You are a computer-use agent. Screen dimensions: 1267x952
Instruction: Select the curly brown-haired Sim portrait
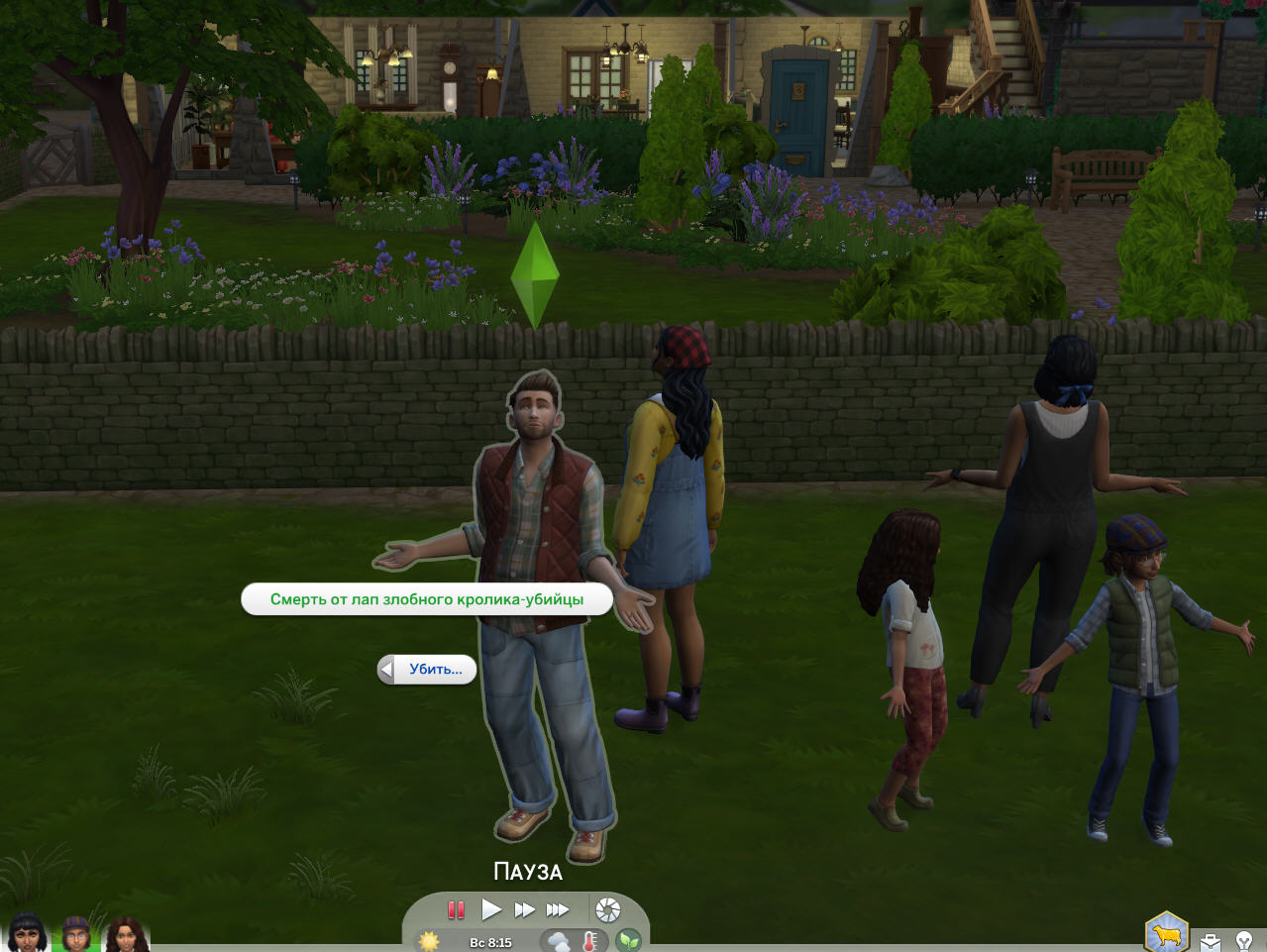[126, 934]
